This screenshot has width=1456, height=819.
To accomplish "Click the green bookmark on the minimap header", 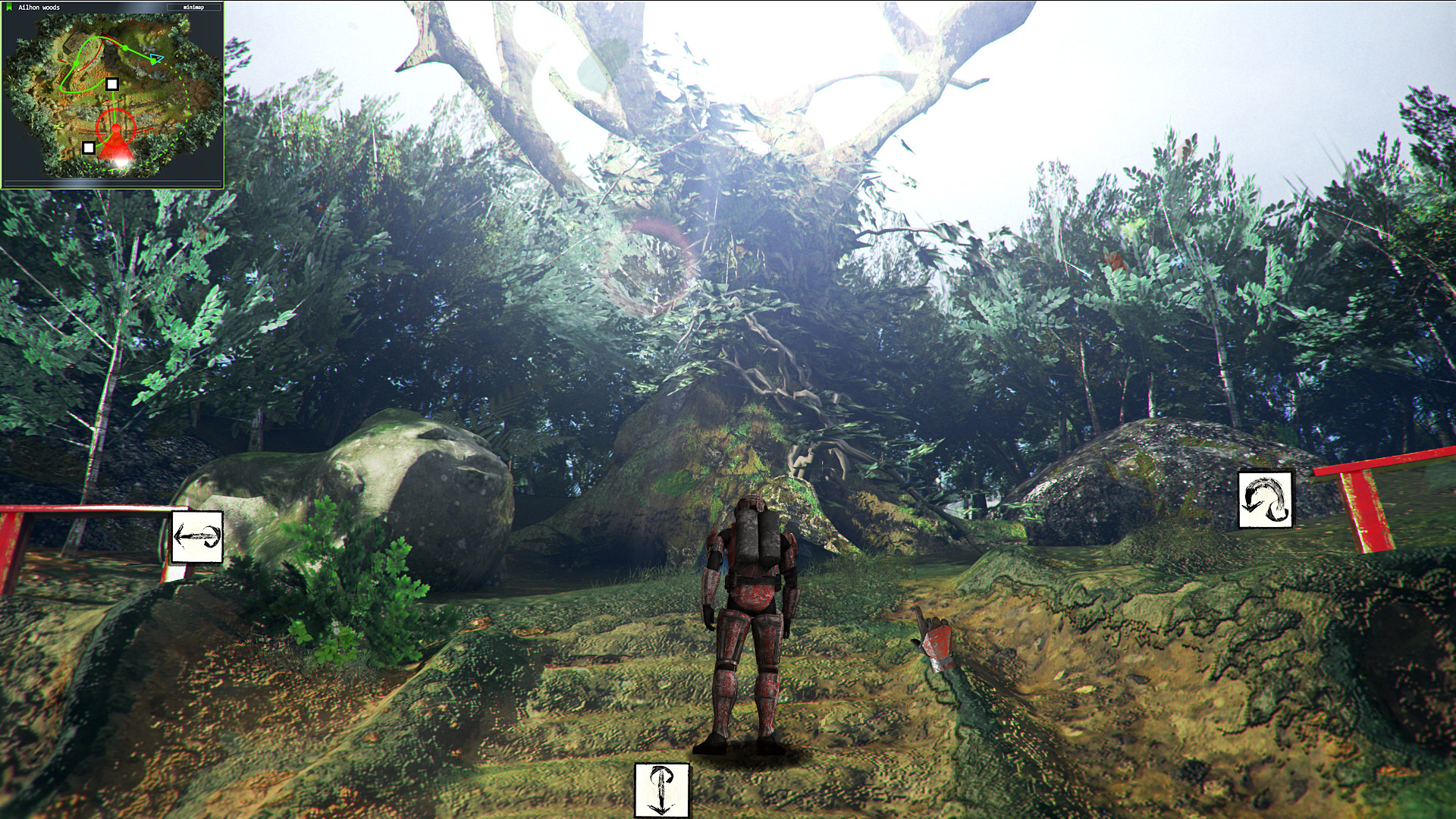I will (10, 7).
